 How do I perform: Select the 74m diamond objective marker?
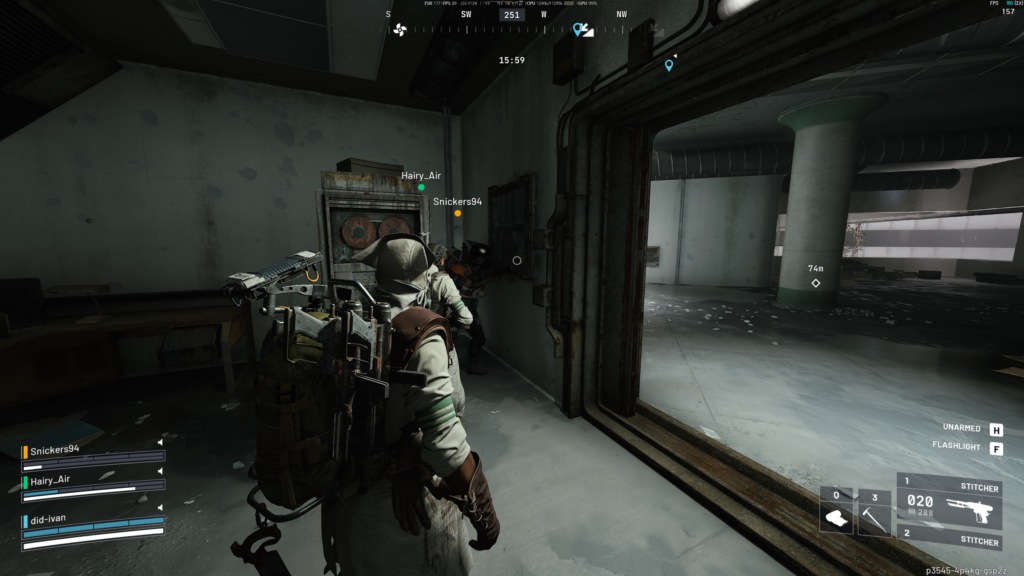click(x=816, y=283)
